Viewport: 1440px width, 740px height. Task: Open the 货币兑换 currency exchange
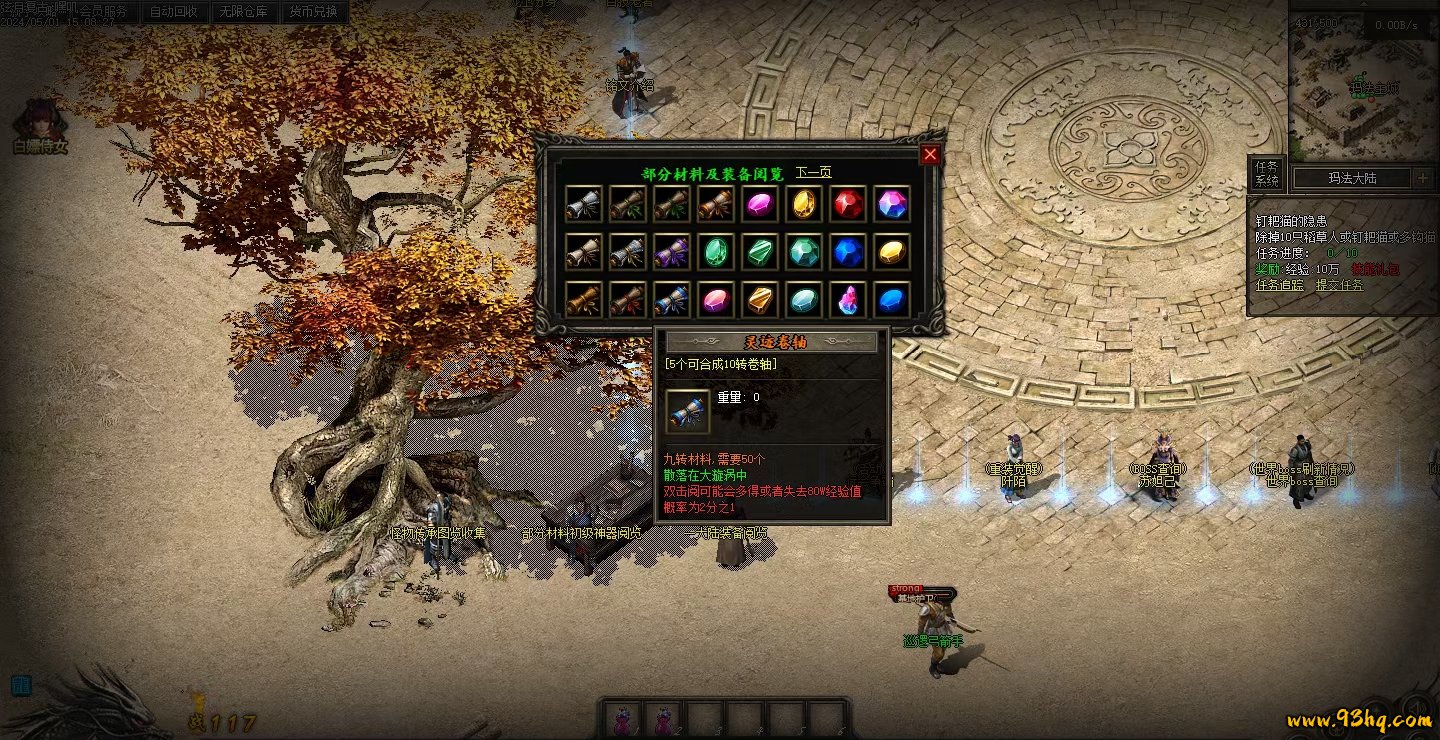pos(313,12)
